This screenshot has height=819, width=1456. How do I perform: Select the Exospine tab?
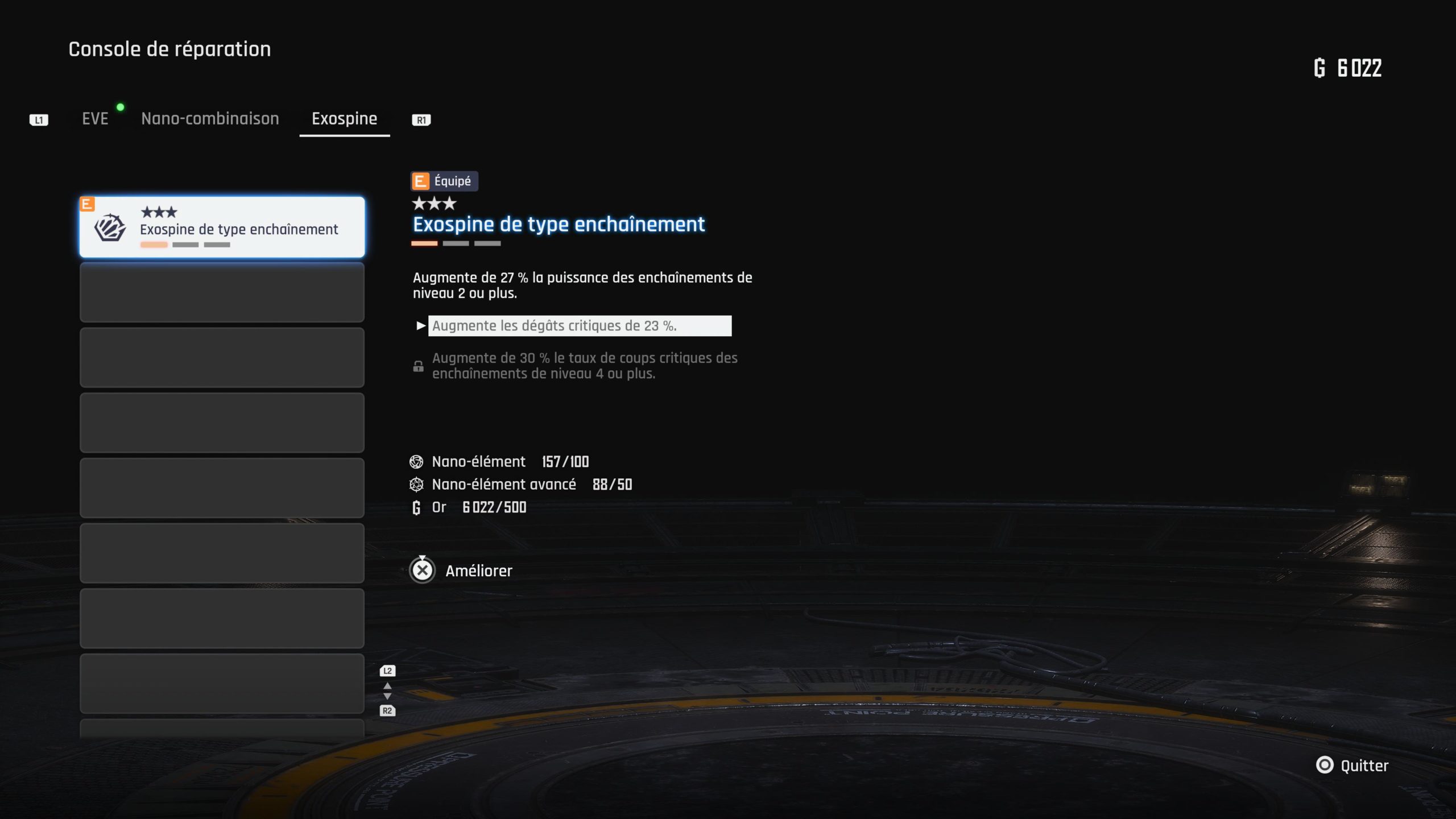coord(344,119)
